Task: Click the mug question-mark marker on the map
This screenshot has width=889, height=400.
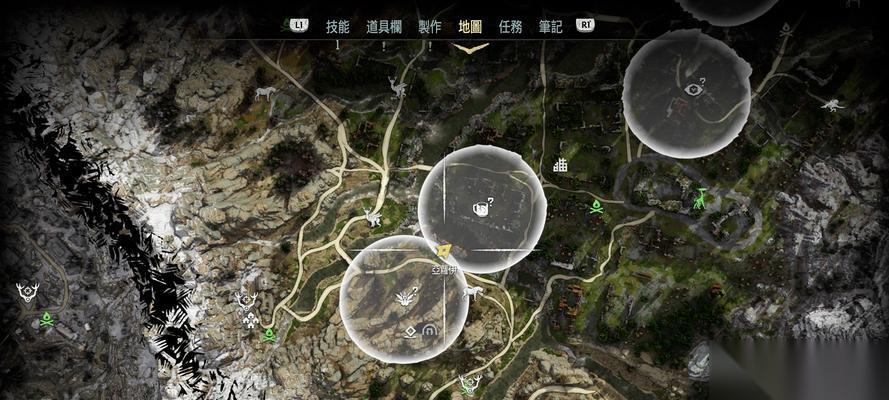Action: (481, 207)
